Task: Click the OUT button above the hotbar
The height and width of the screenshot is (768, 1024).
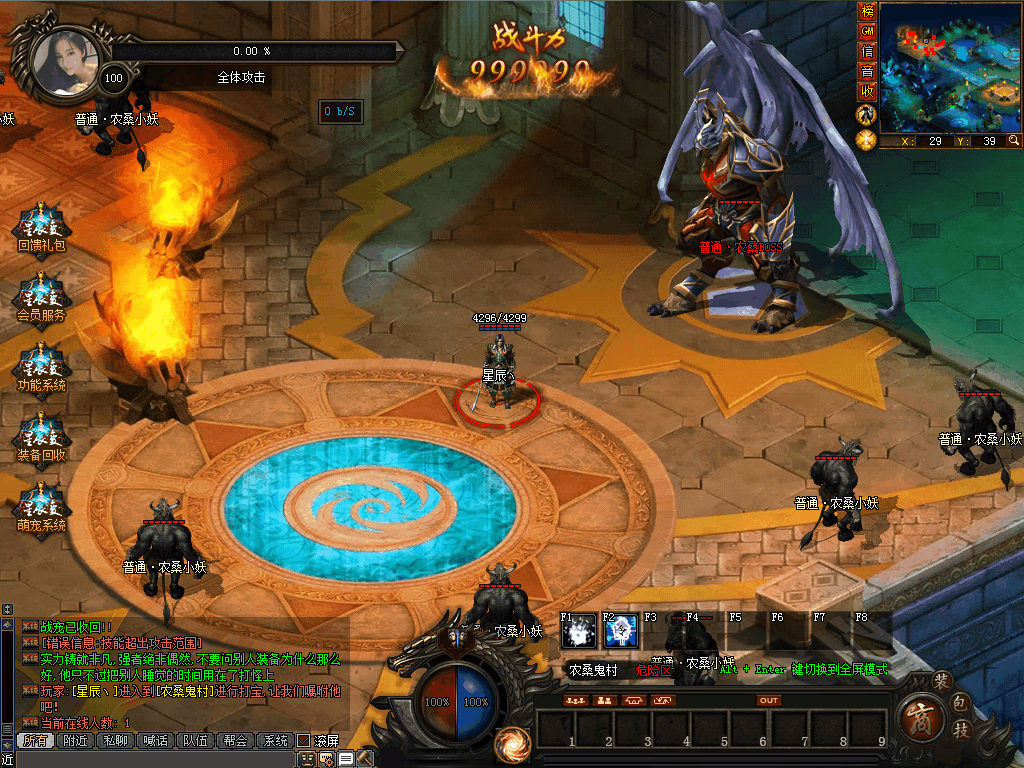Action: point(768,701)
